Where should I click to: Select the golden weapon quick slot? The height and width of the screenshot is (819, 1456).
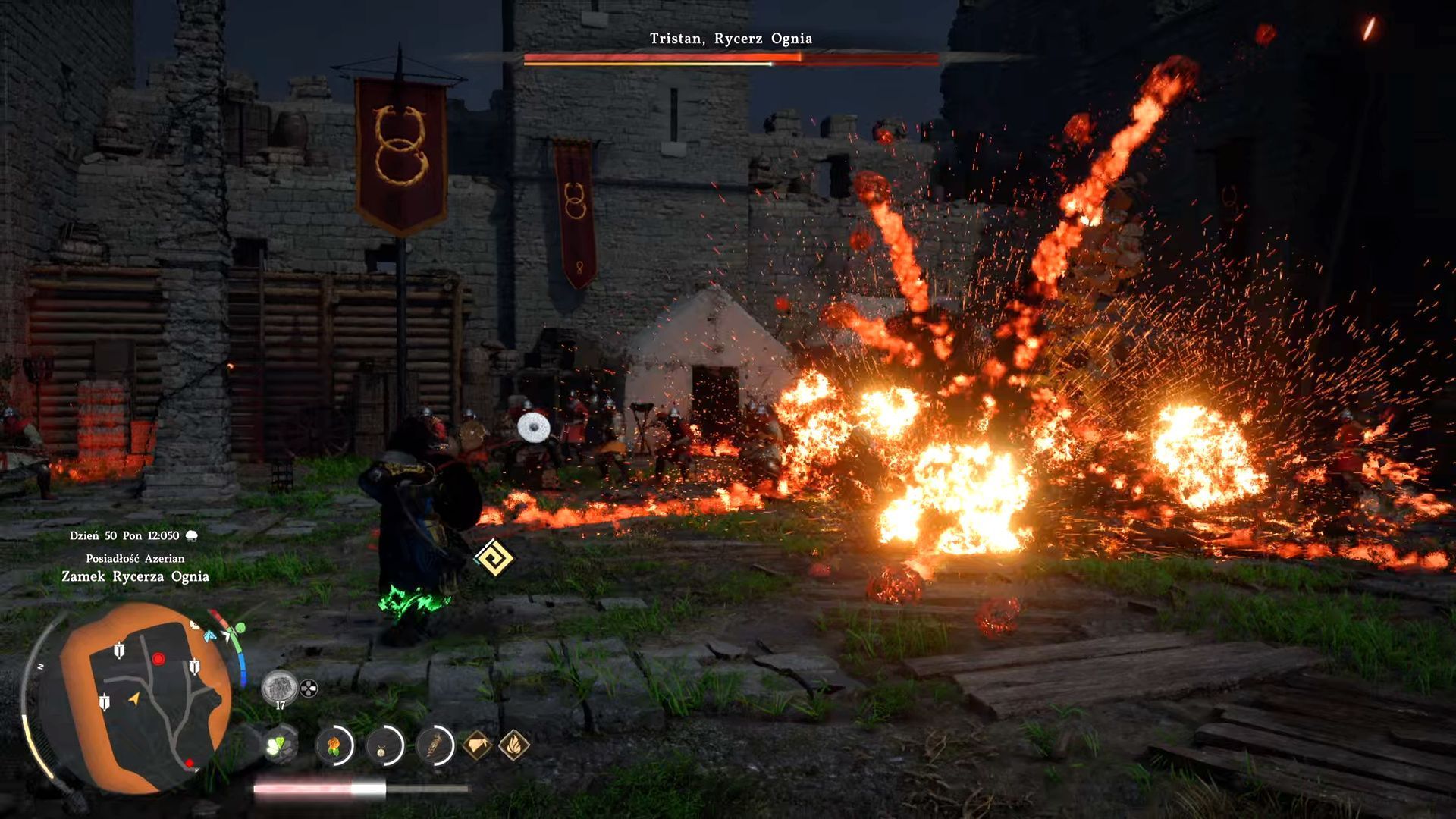pyautogui.click(x=435, y=746)
